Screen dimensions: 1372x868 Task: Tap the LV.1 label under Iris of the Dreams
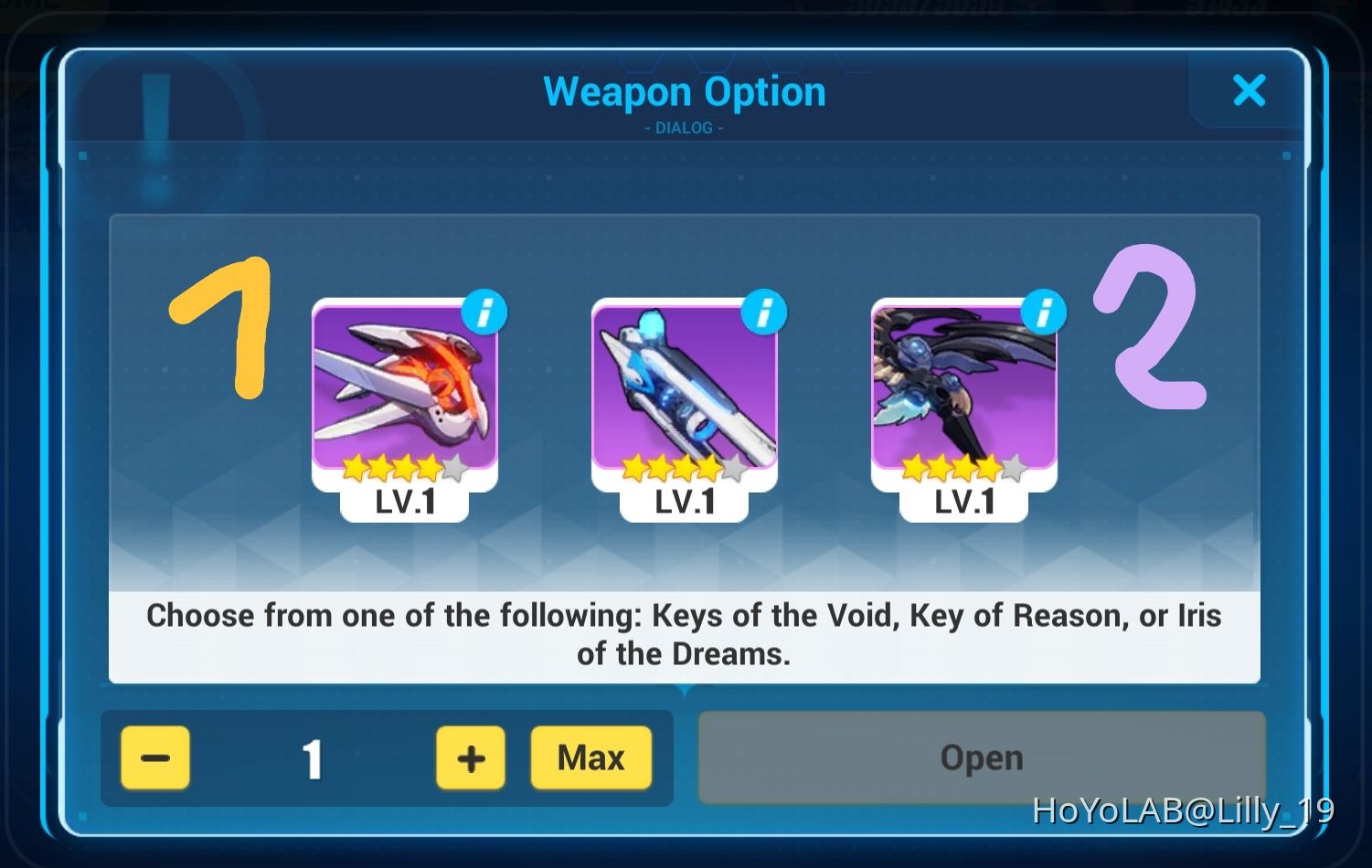(964, 501)
